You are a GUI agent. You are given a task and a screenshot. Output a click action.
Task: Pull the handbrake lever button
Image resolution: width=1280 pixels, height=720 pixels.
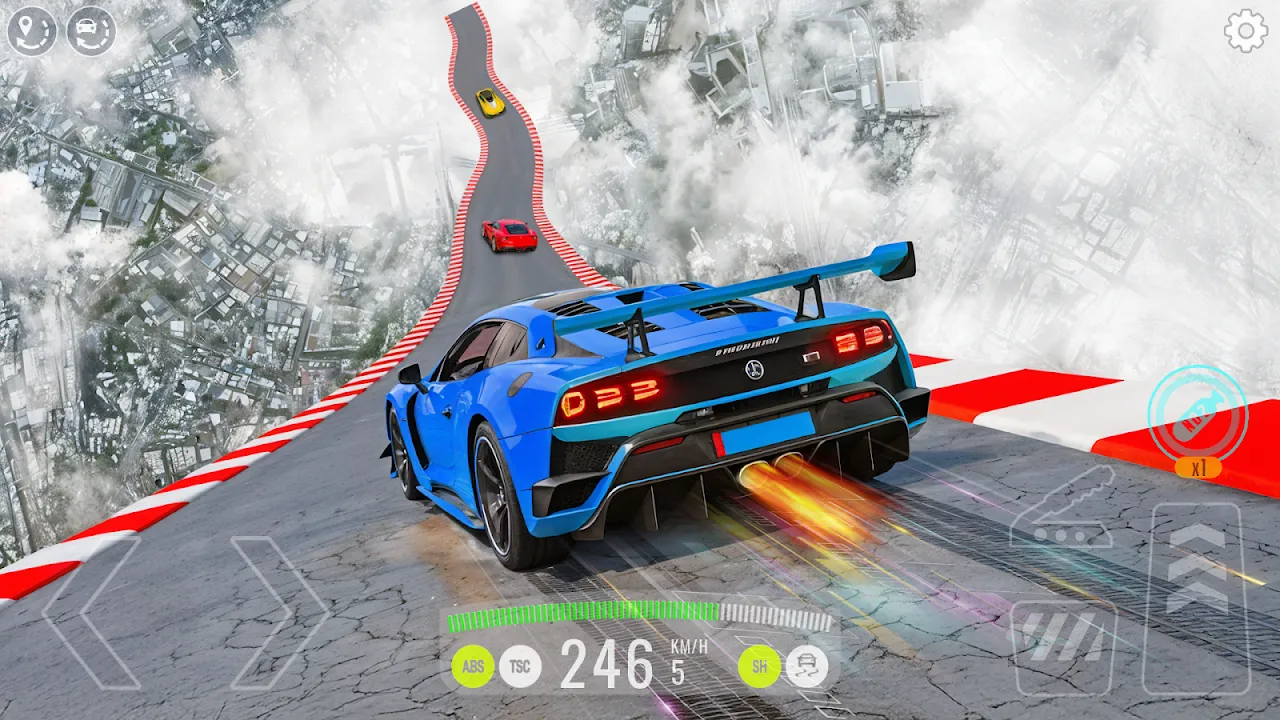point(1062,508)
